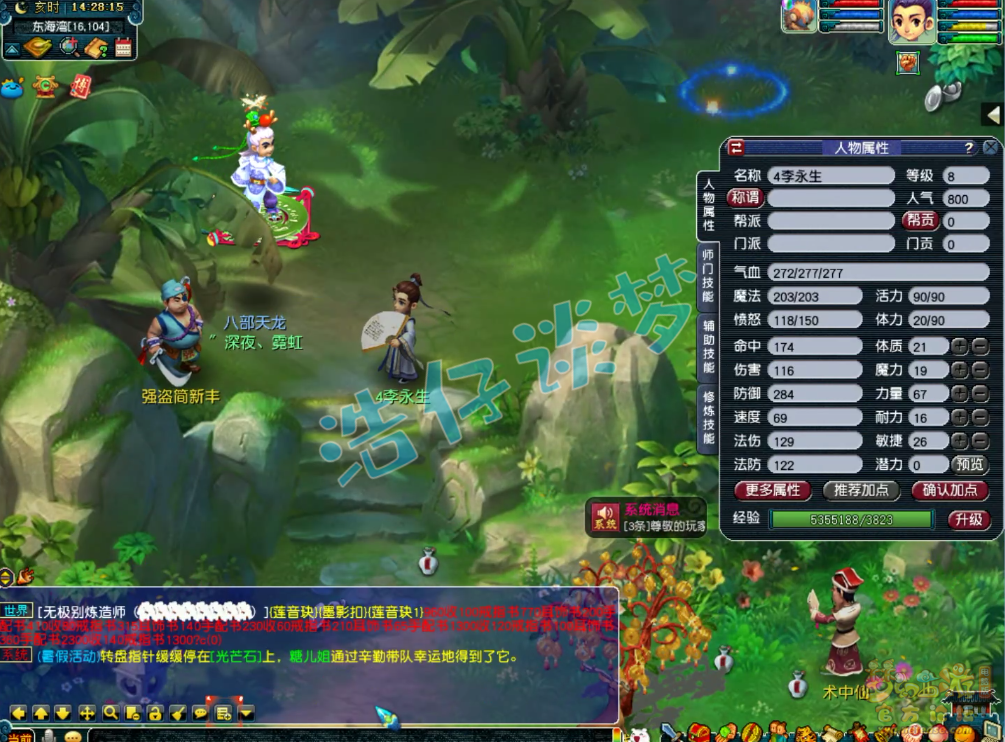1005x742 pixels.
Task: Close the 人物属性 character panel
Action: tap(990, 148)
